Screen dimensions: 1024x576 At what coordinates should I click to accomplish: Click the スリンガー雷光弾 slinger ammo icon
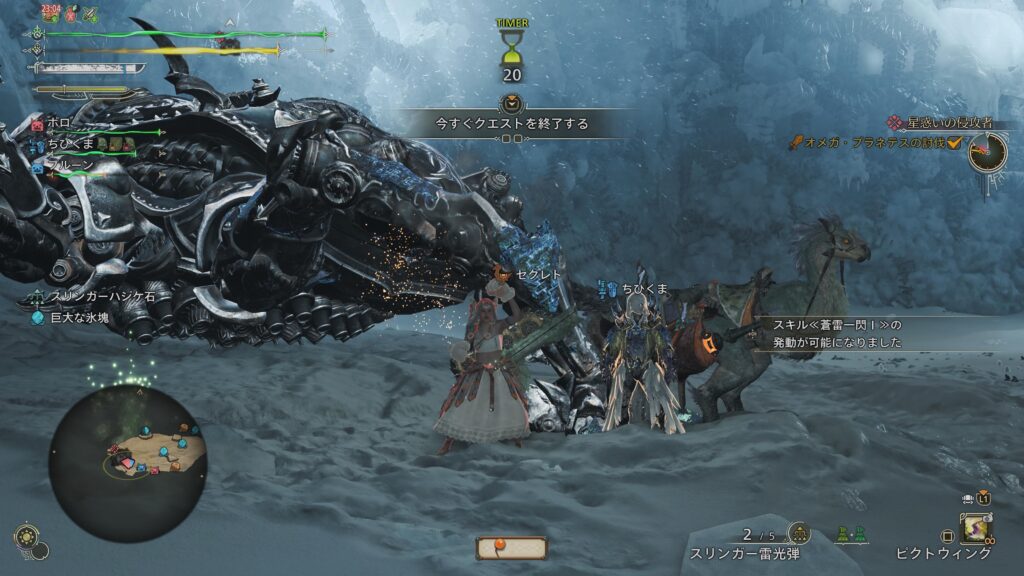pyautogui.click(x=799, y=534)
